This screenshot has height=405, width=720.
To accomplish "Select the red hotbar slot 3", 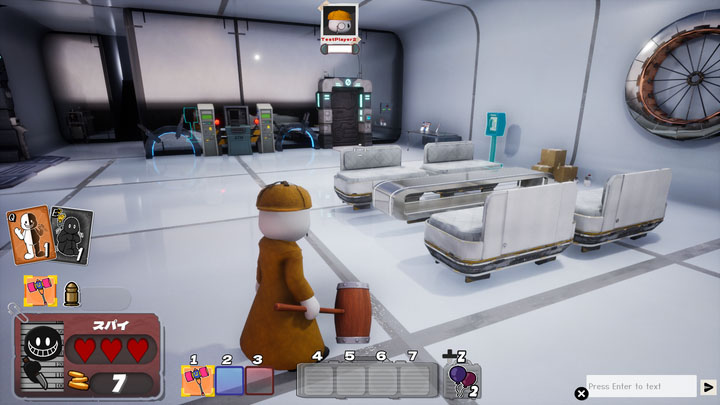I will coord(259,380).
